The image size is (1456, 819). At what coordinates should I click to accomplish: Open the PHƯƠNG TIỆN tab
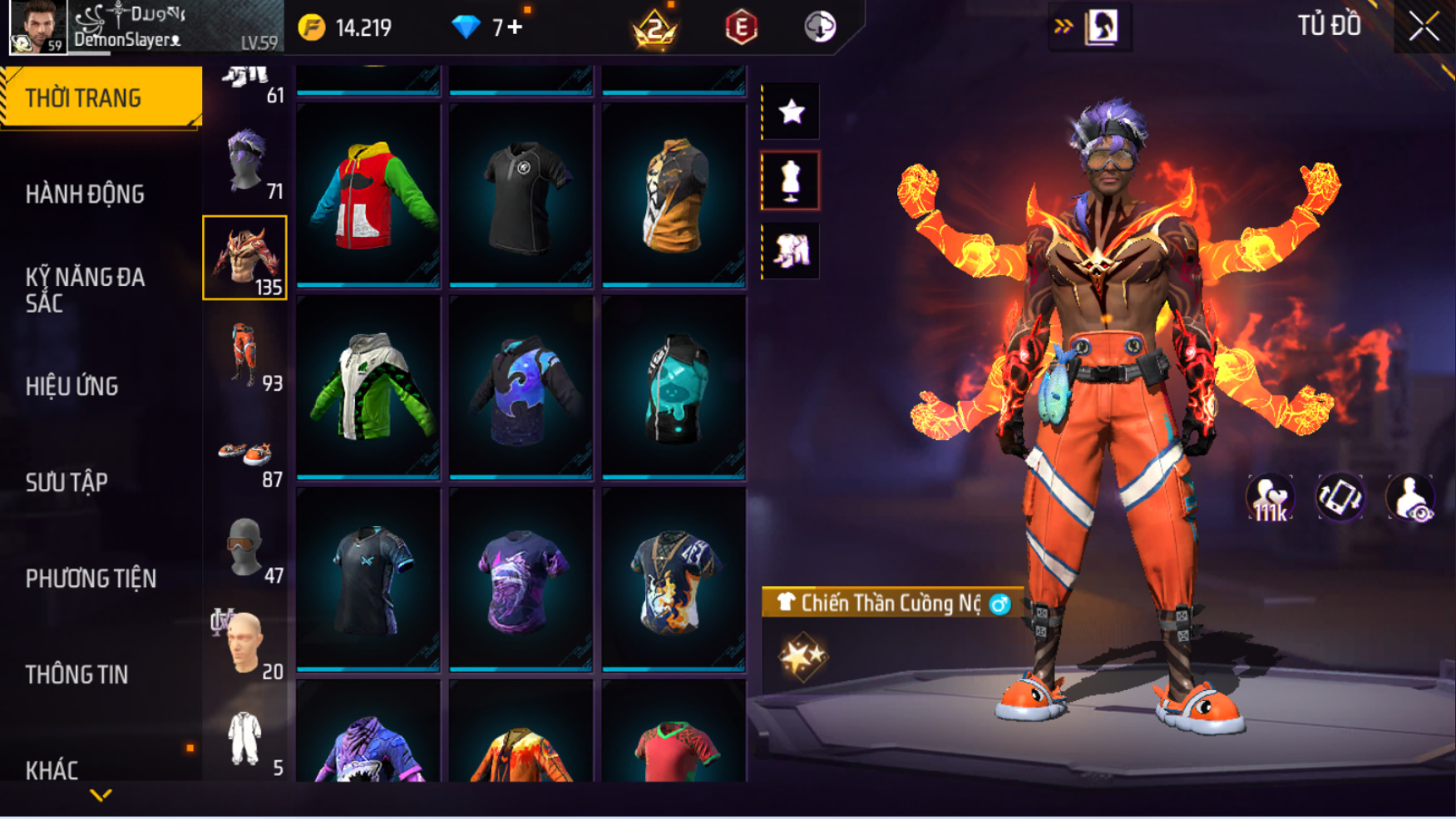click(x=91, y=579)
